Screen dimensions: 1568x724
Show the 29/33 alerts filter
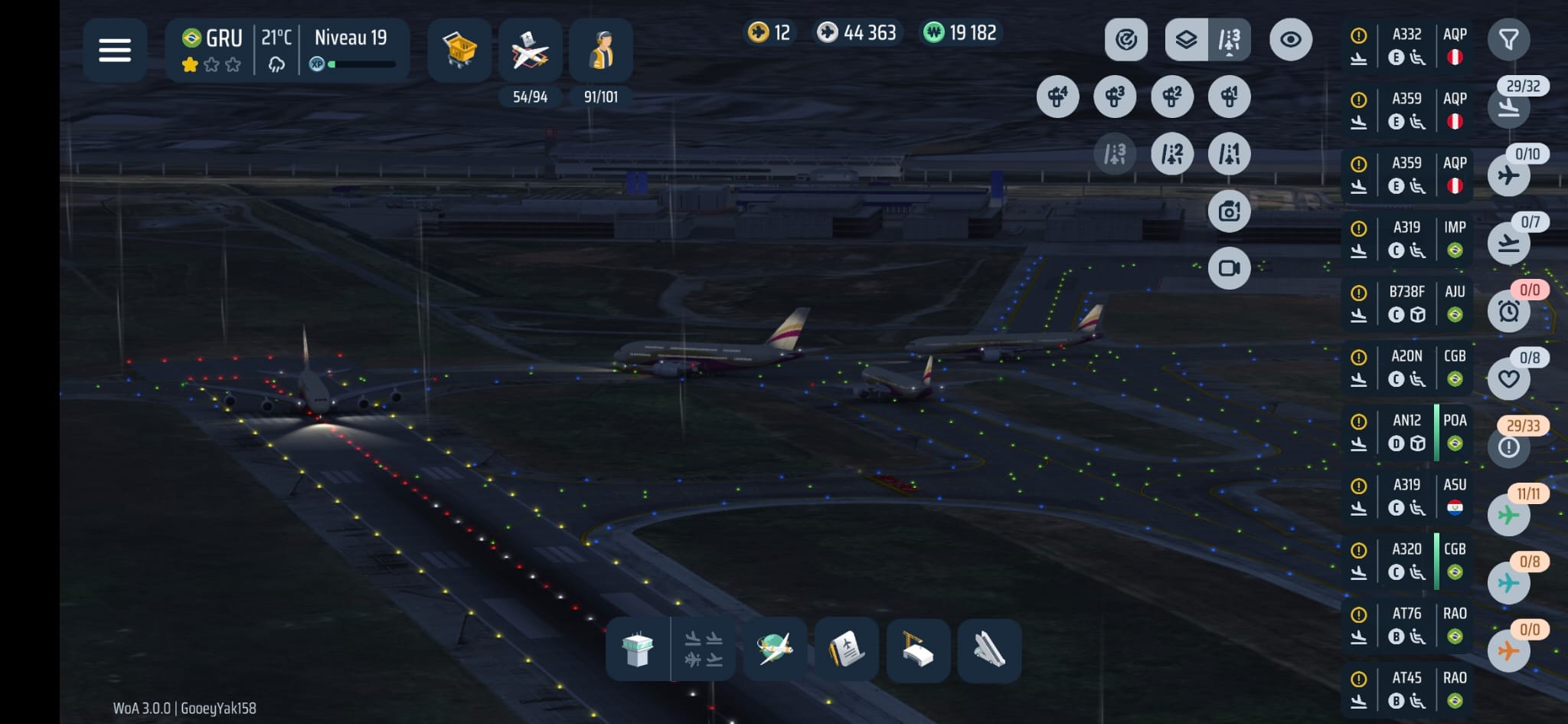[x=1508, y=446]
